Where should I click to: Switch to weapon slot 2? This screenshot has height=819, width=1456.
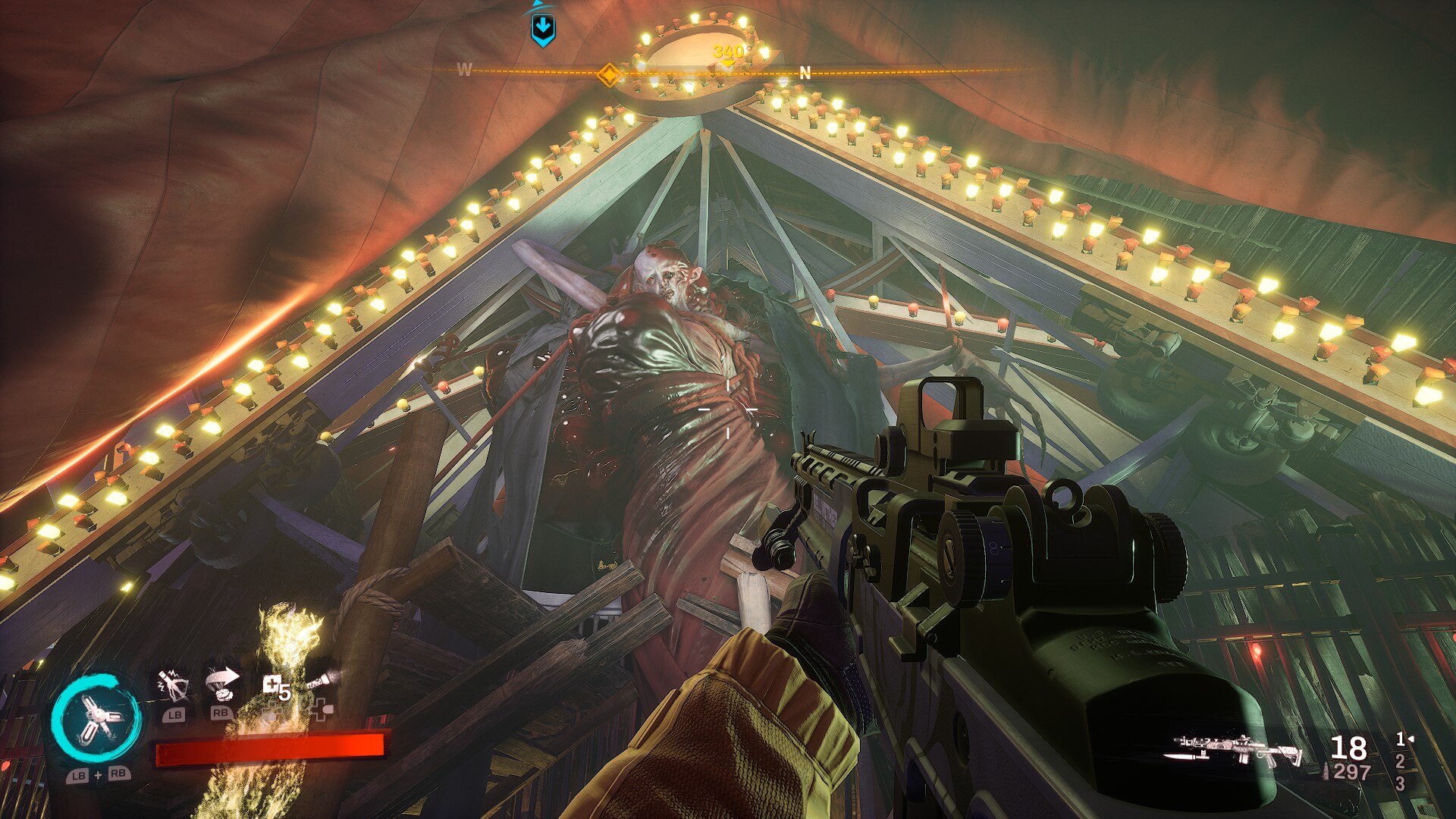pos(1400,761)
